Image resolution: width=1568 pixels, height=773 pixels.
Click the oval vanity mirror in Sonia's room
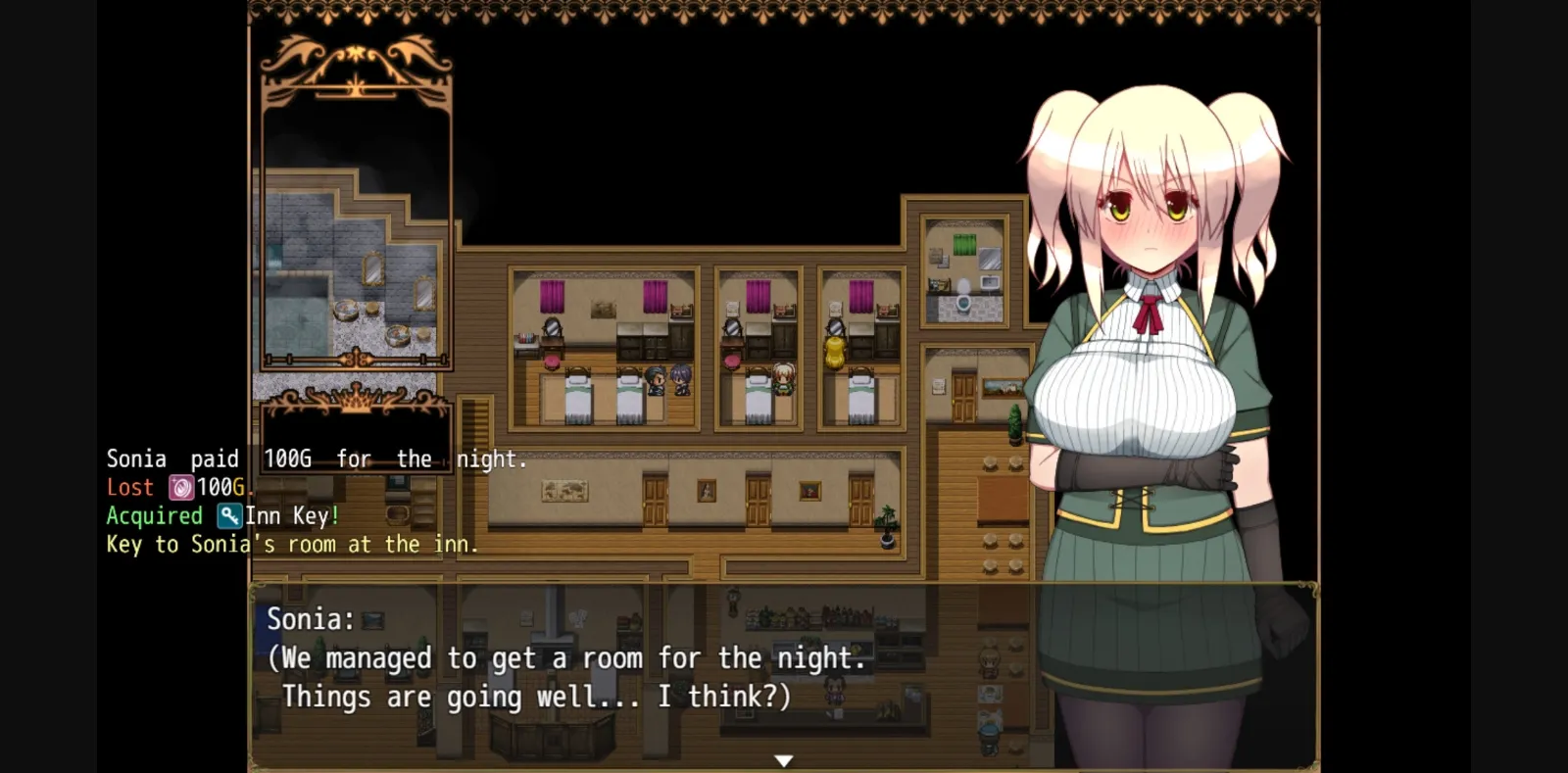tap(732, 328)
